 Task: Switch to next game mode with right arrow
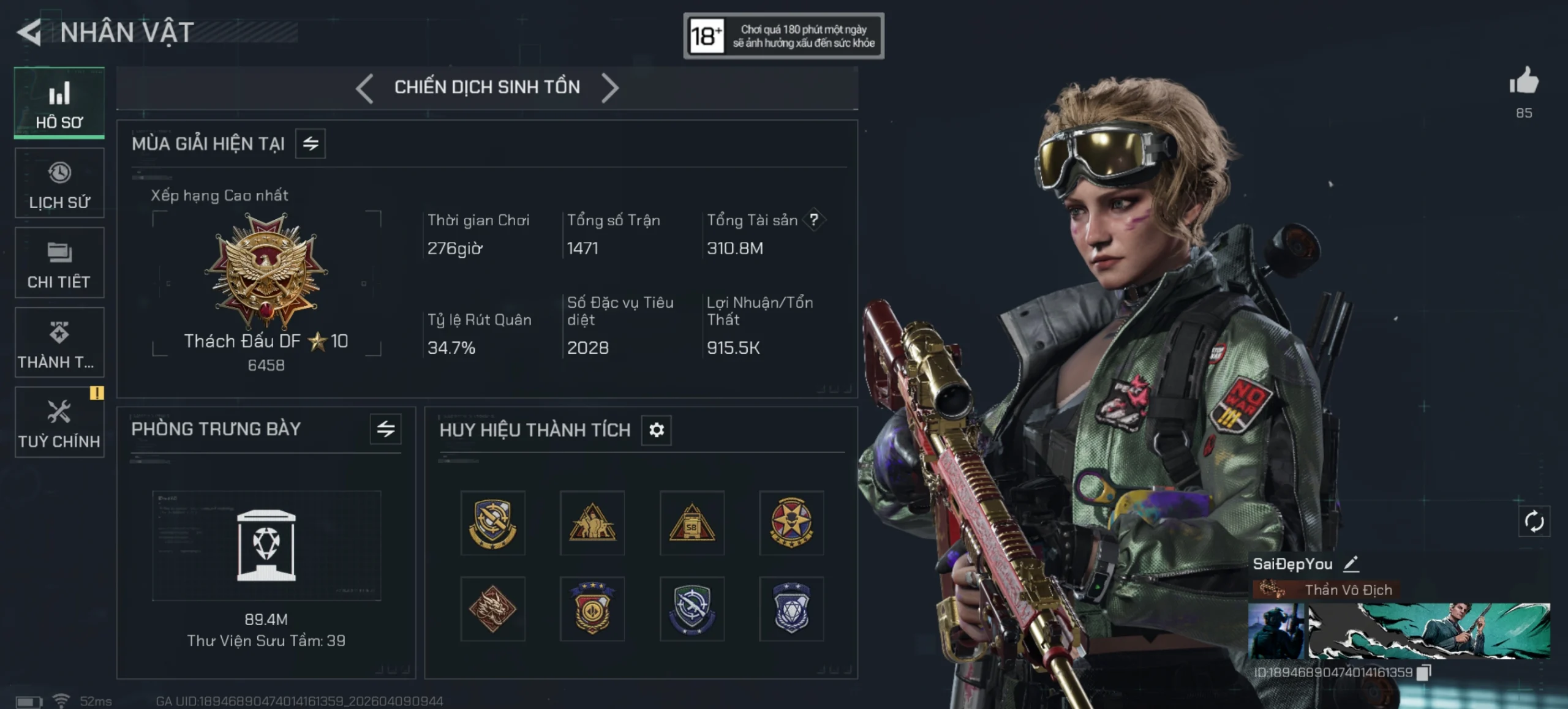pos(609,88)
